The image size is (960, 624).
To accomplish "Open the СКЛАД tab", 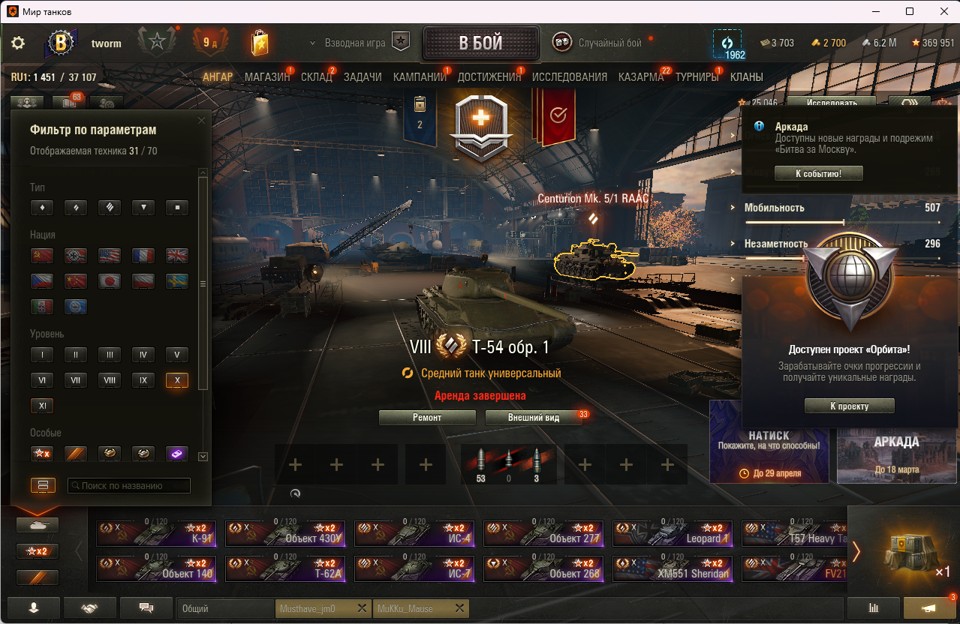I will (x=316, y=77).
